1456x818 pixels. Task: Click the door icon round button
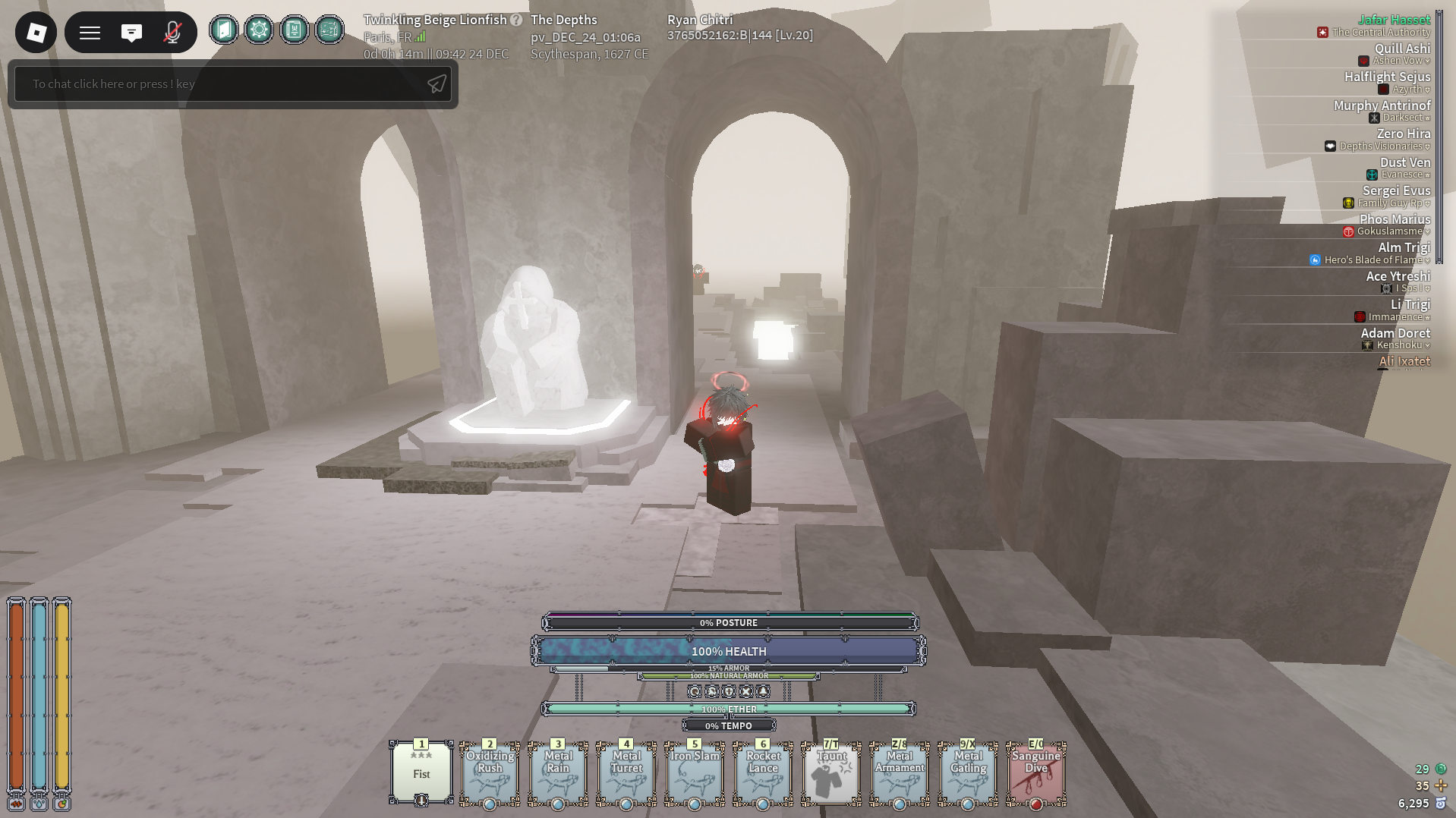(224, 30)
